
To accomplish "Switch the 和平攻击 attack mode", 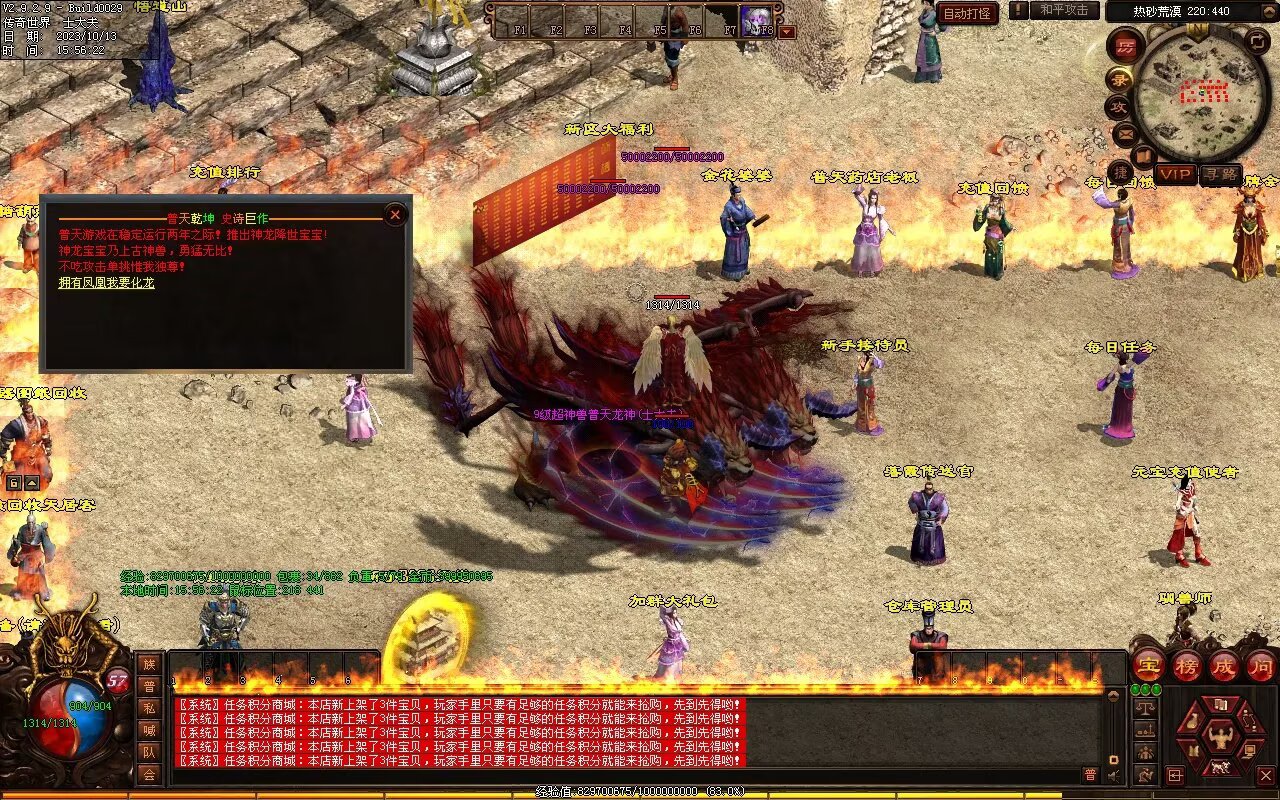I will click(1063, 10).
